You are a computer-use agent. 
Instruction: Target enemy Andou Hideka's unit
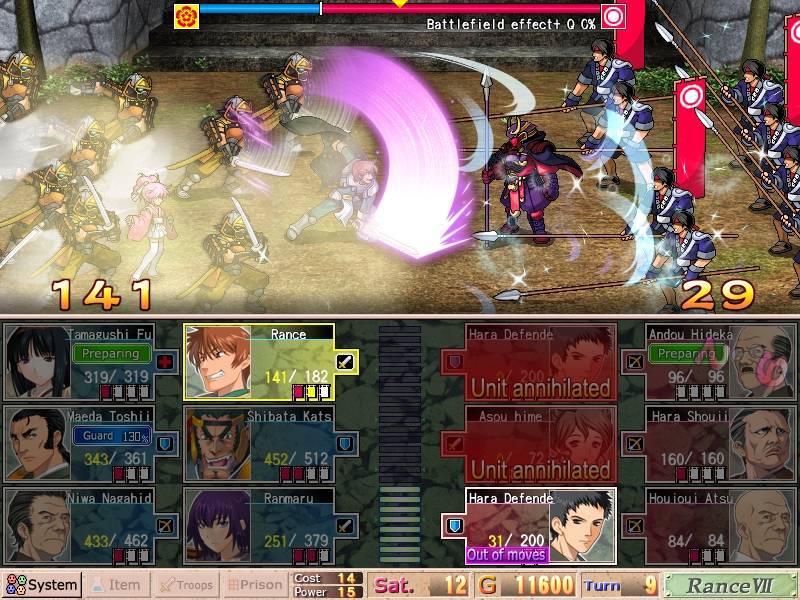709,362
